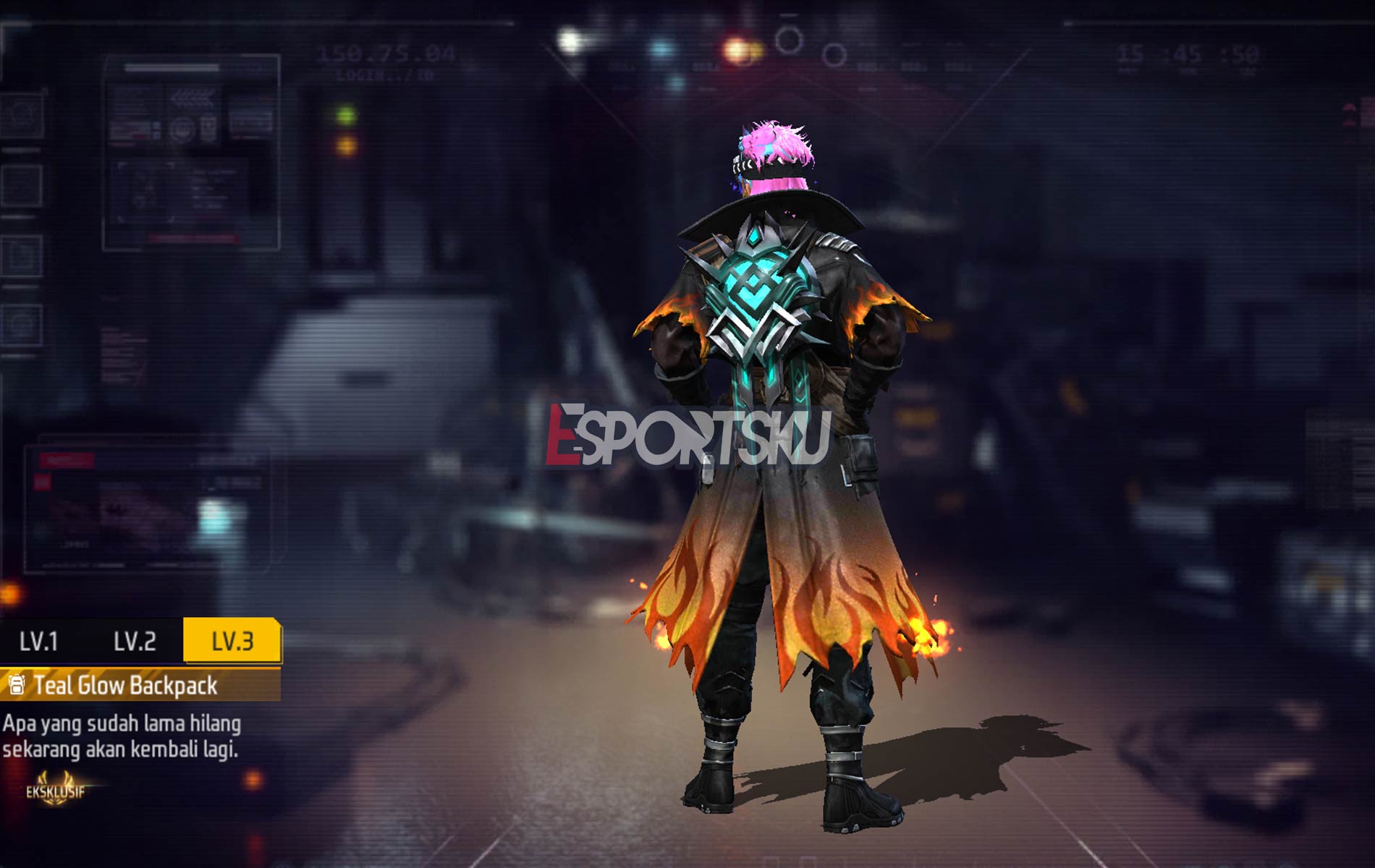Expand the login ID display showing 150.75.04

[x=387, y=52]
